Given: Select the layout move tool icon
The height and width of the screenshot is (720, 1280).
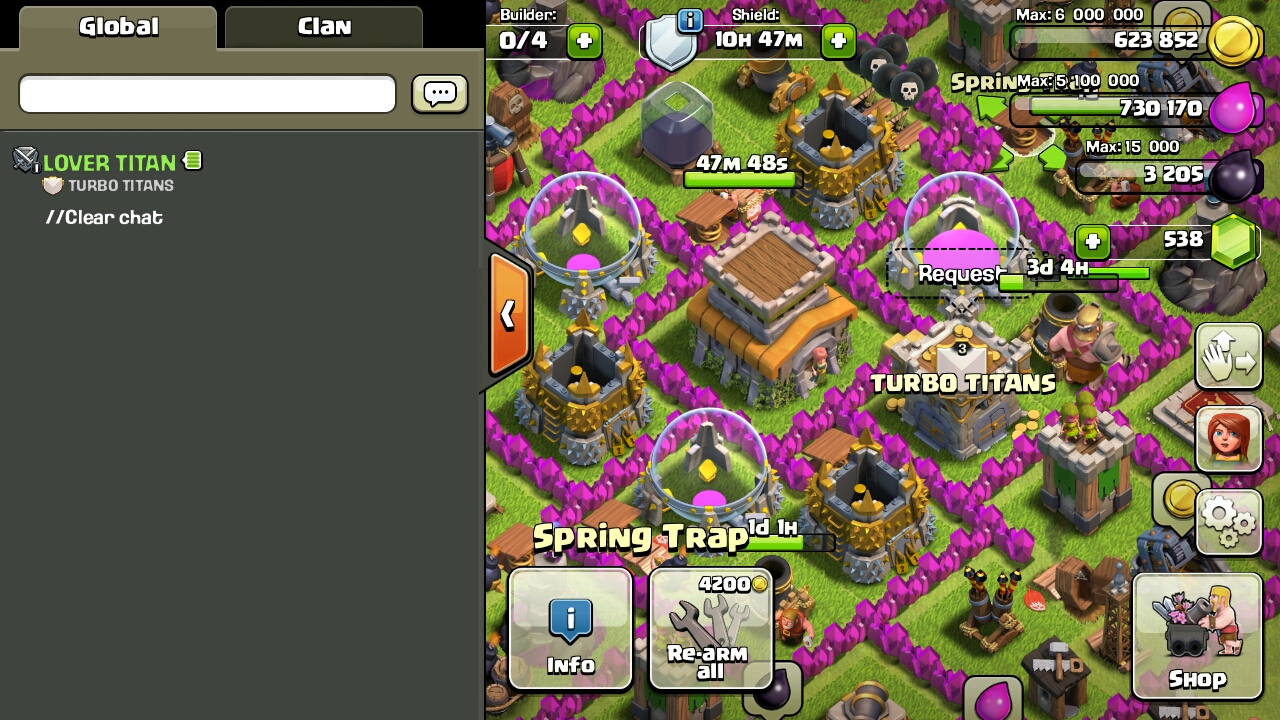Looking at the screenshot, I should (1229, 357).
